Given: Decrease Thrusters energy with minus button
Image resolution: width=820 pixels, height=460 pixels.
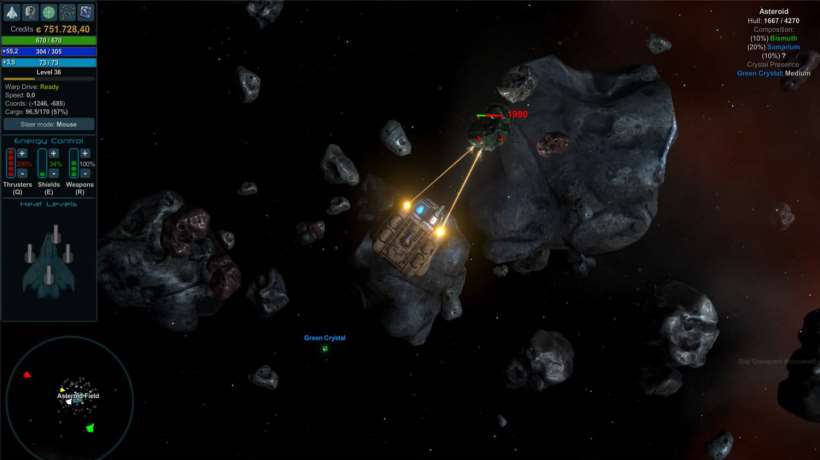Looking at the screenshot, I should (22, 174).
